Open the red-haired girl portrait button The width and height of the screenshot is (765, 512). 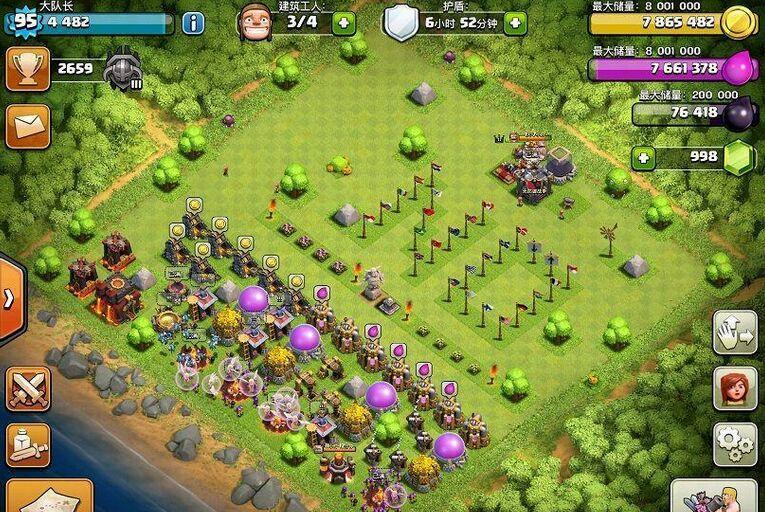click(734, 388)
